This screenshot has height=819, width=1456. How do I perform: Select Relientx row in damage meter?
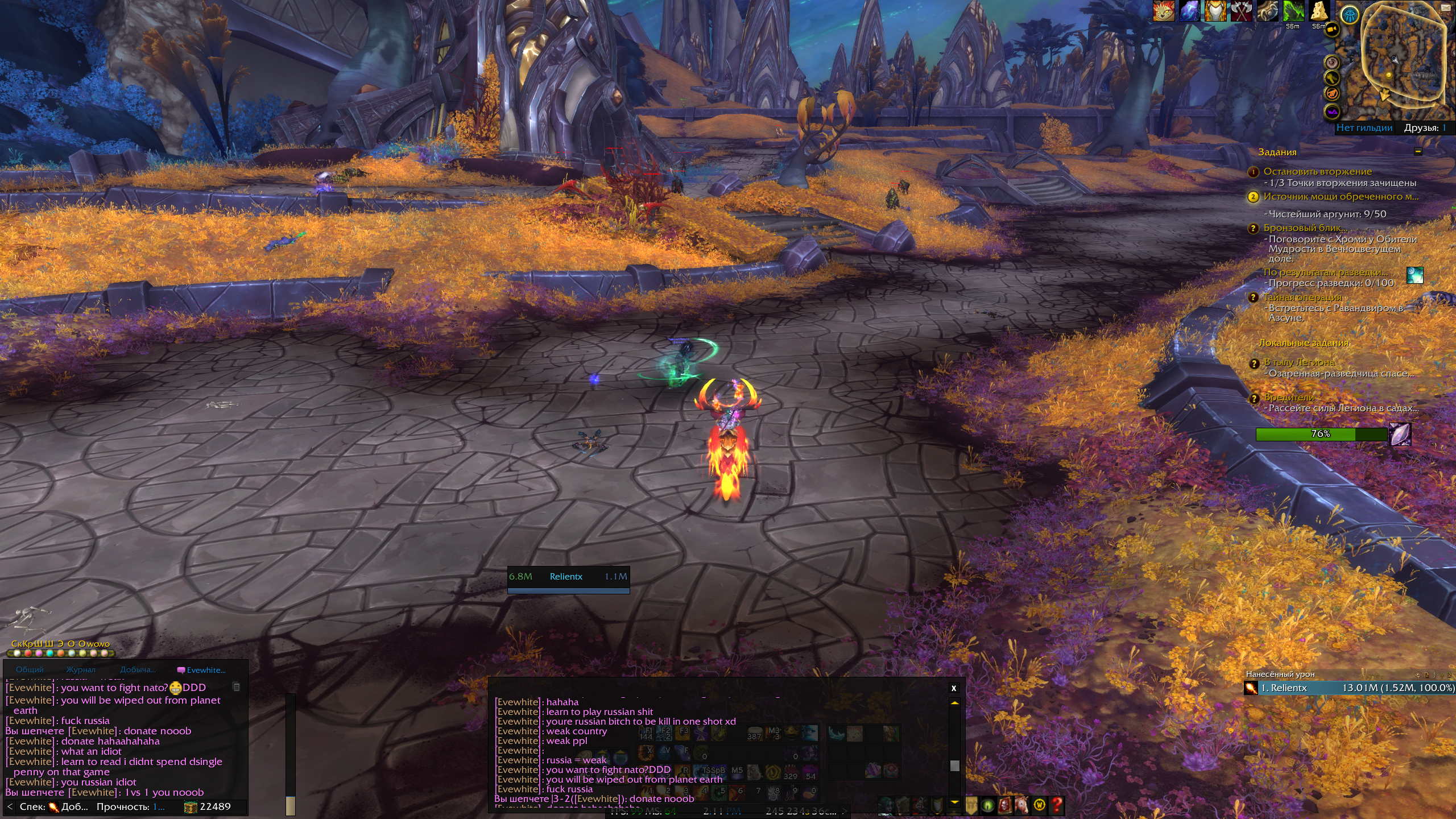1348,688
